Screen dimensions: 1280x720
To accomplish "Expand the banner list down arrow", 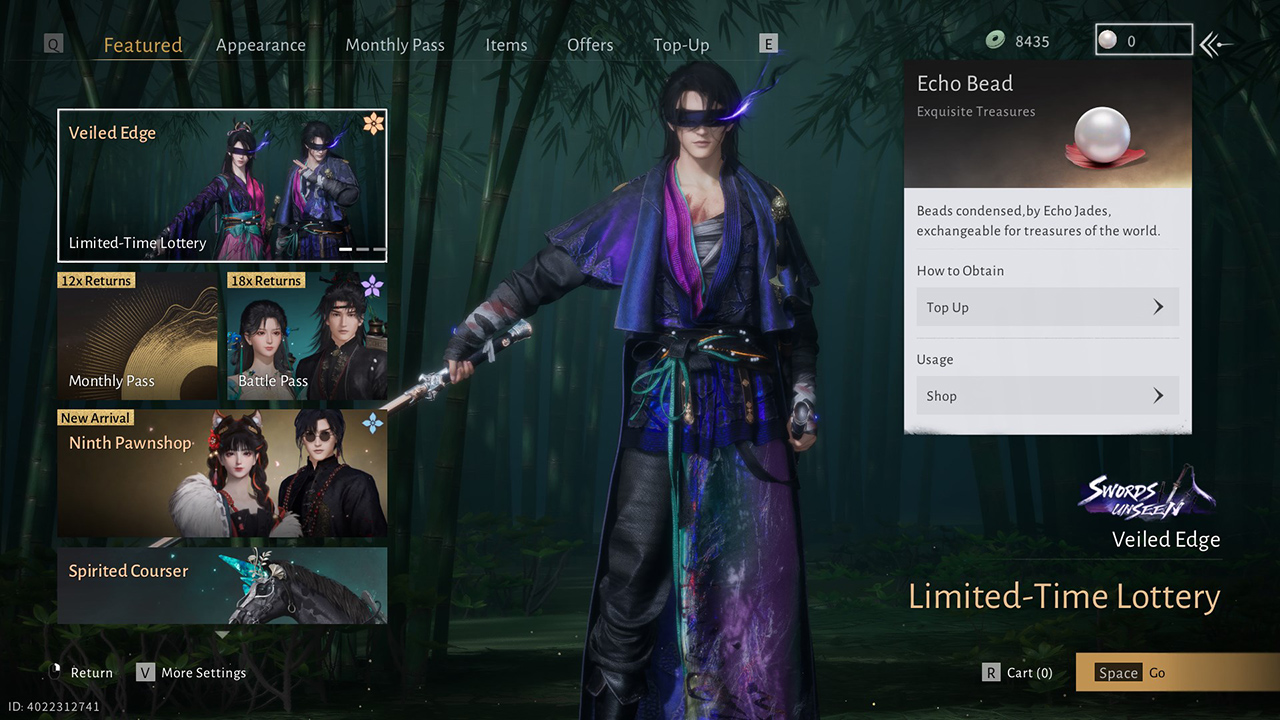I will click(222, 634).
